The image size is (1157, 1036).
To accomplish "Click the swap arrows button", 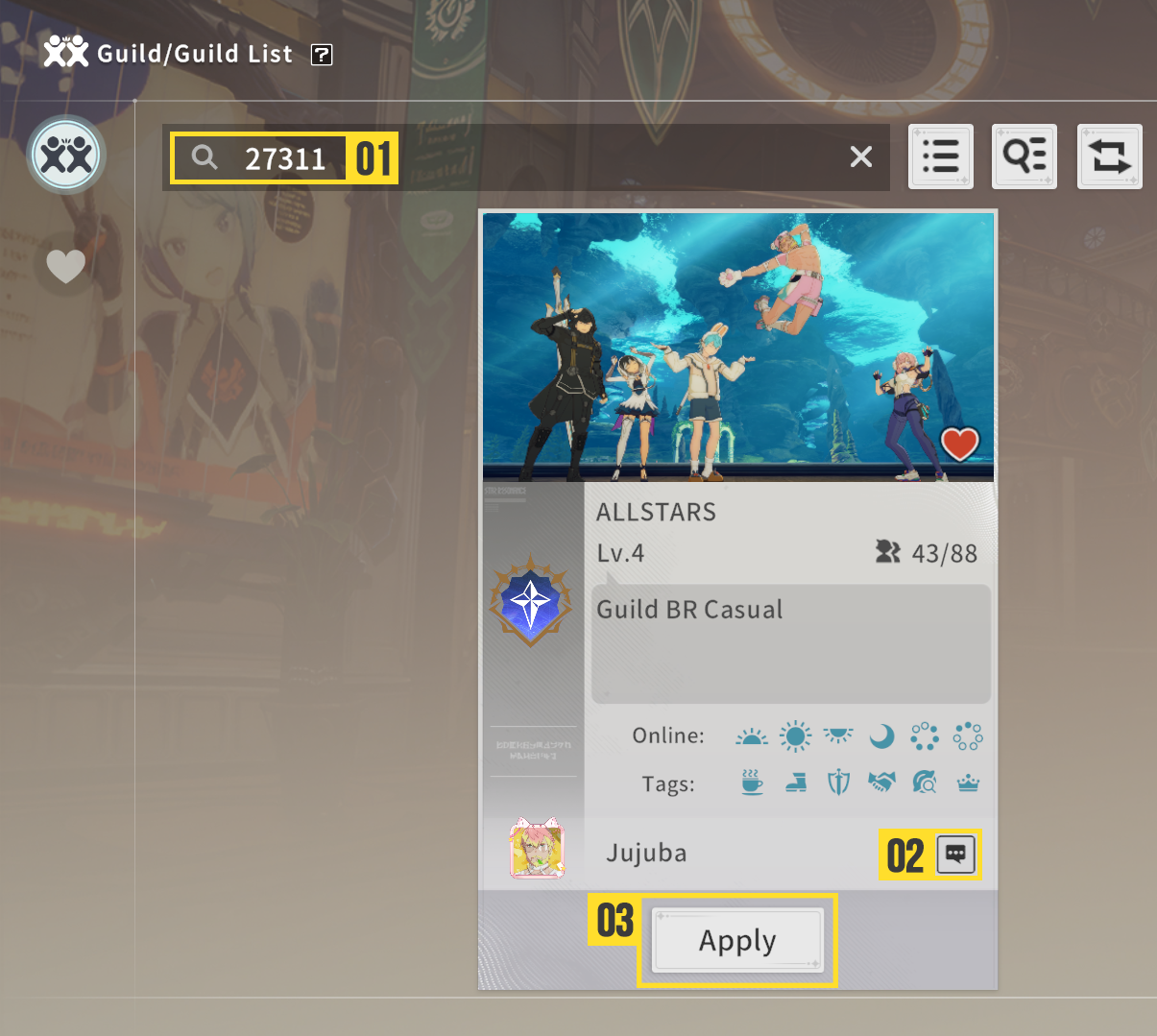I will [1109, 157].
